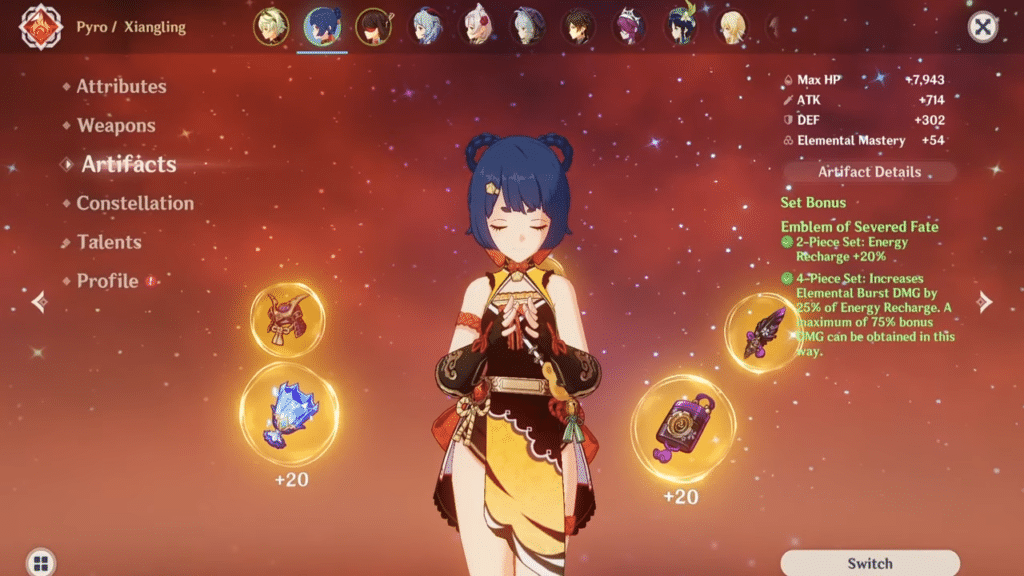Screen dimensions: 1024x576
Task: Select the red helmet circlet artifact
Action: (287, 320)
